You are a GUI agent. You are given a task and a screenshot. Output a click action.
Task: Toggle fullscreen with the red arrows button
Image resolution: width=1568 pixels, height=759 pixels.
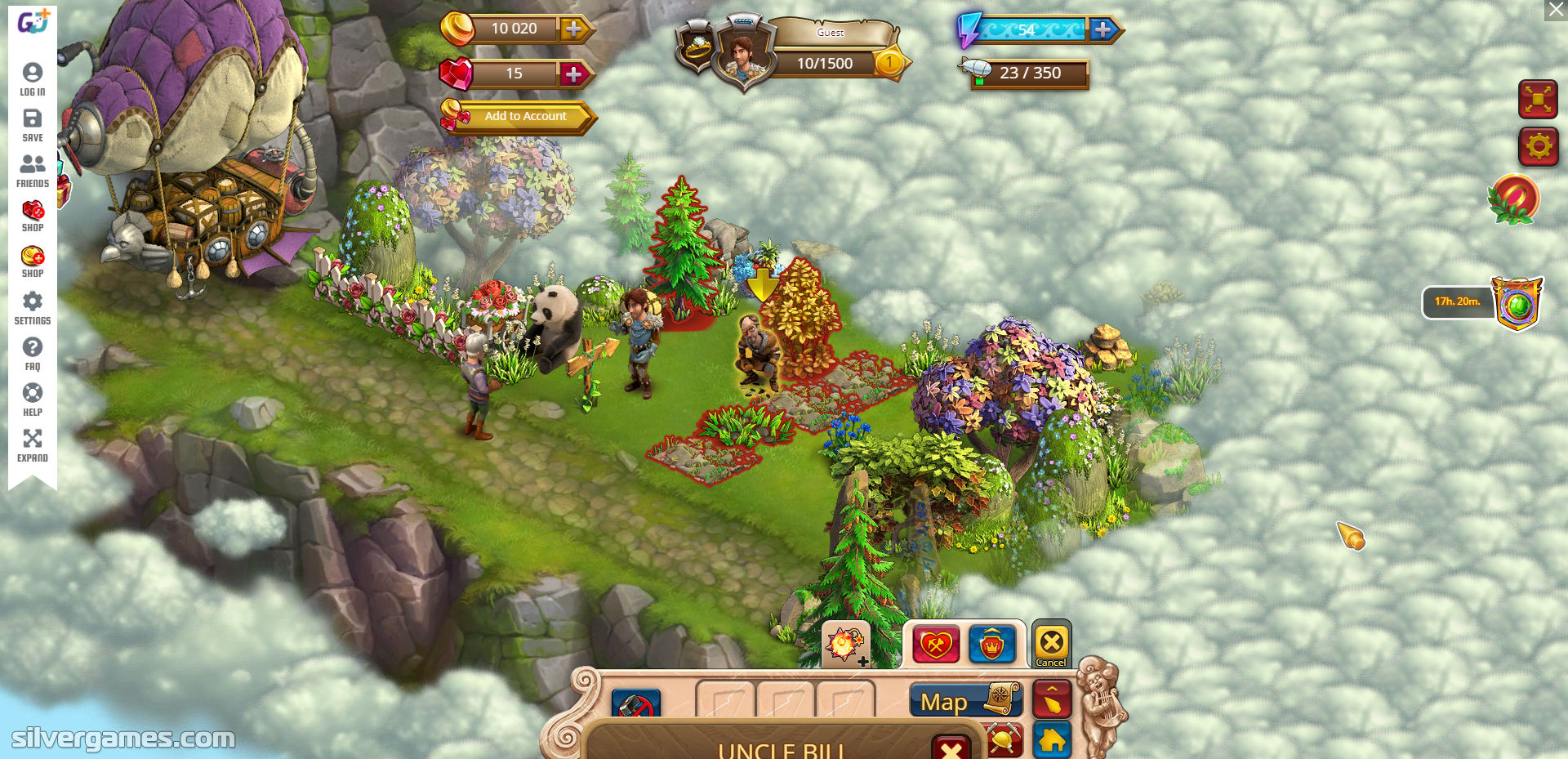(1538, 100)
